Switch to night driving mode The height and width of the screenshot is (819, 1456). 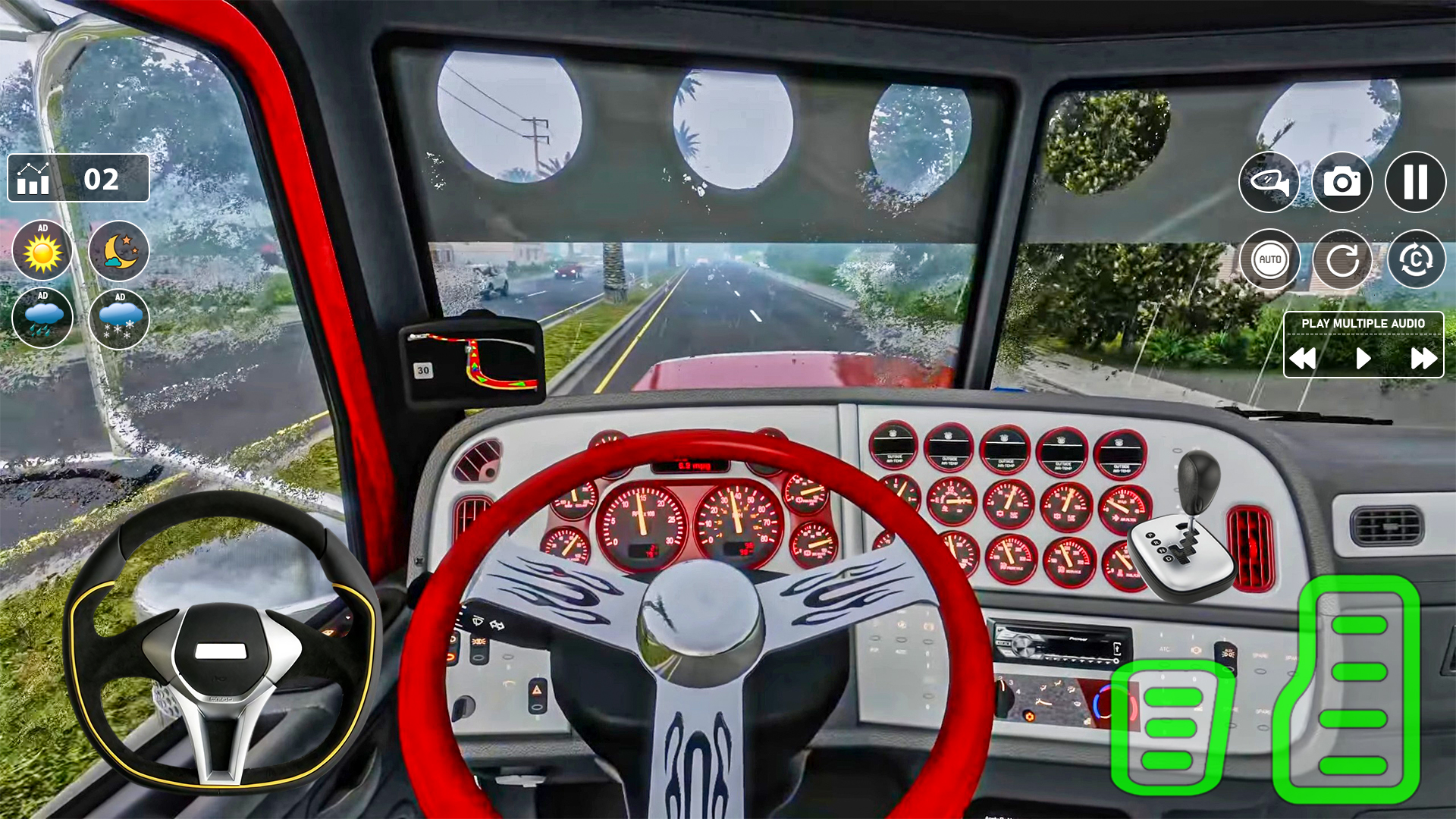coord(118,252)
